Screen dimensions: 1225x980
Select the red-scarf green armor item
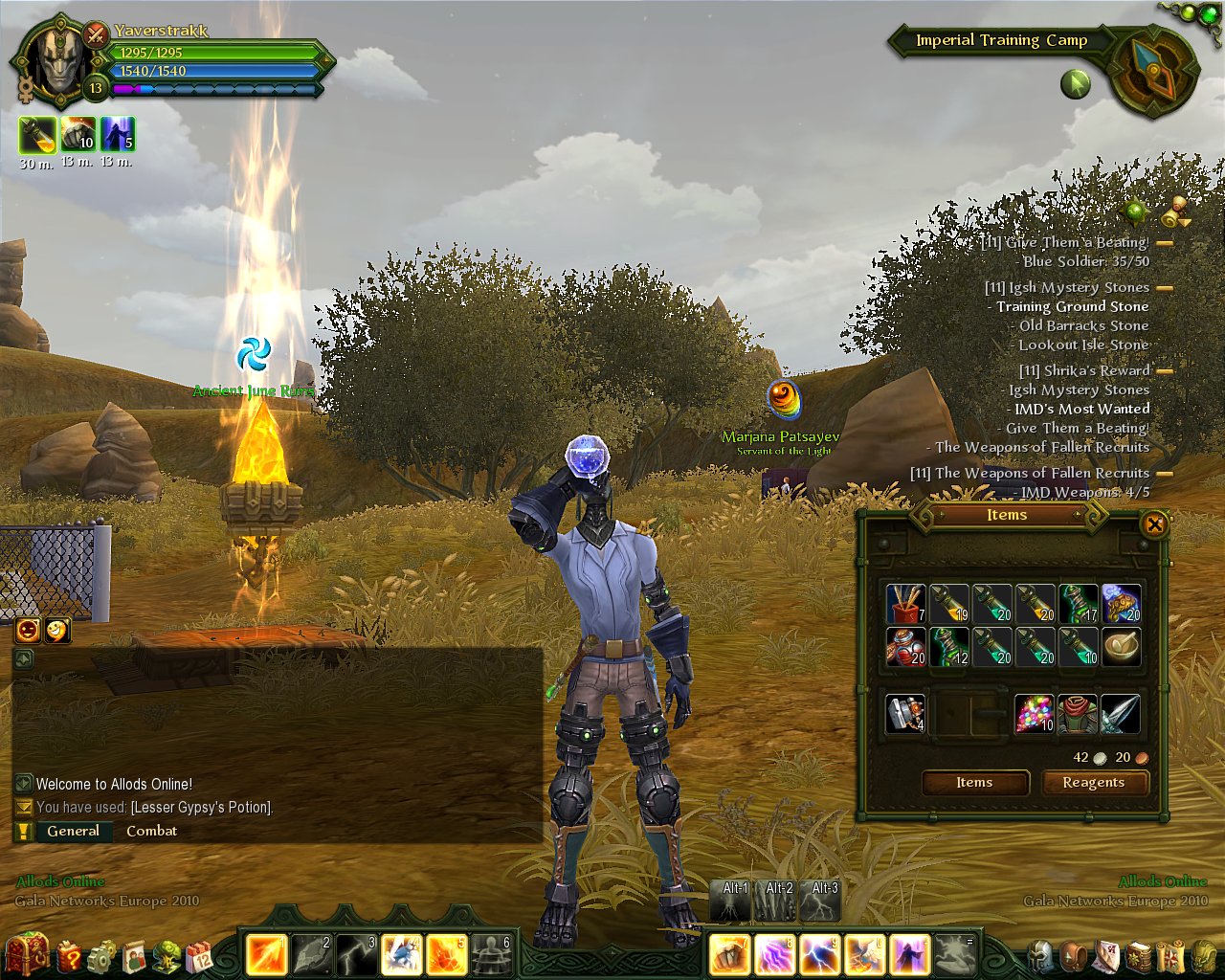[x=1078, y=714]
